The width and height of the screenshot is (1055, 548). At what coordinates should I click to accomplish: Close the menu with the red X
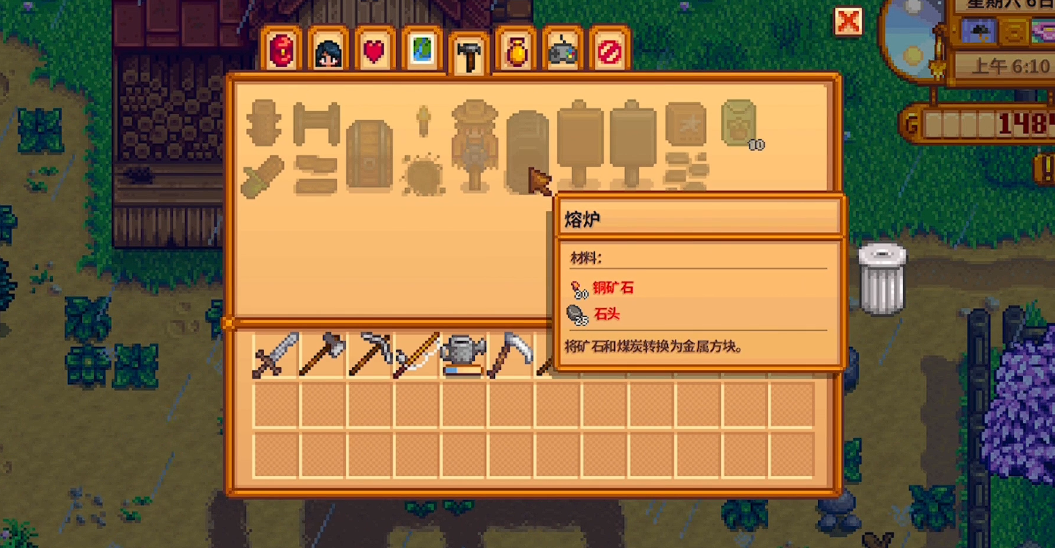pyautogui.click(x=848, y=21)
